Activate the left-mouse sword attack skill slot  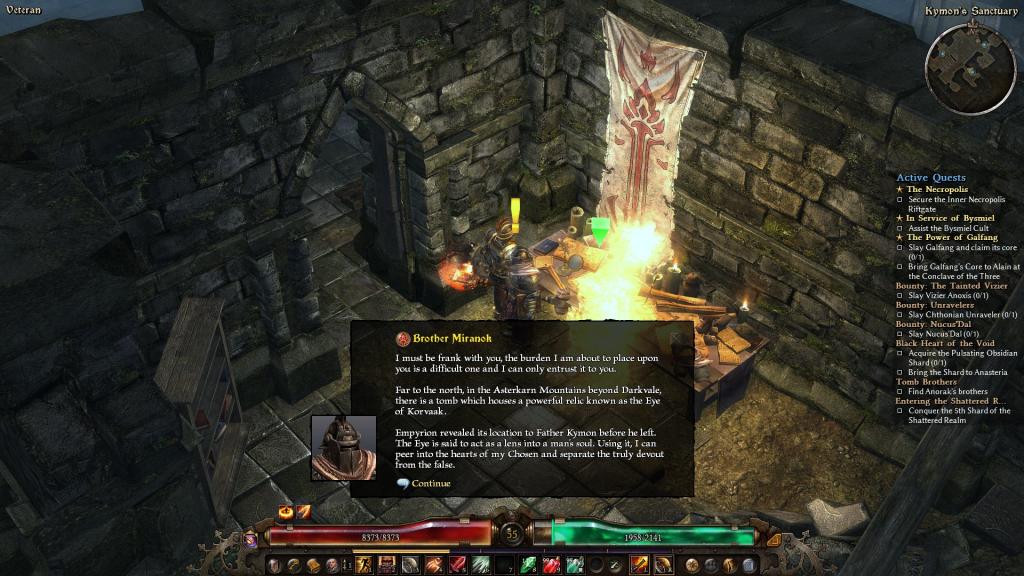(639, 565)
